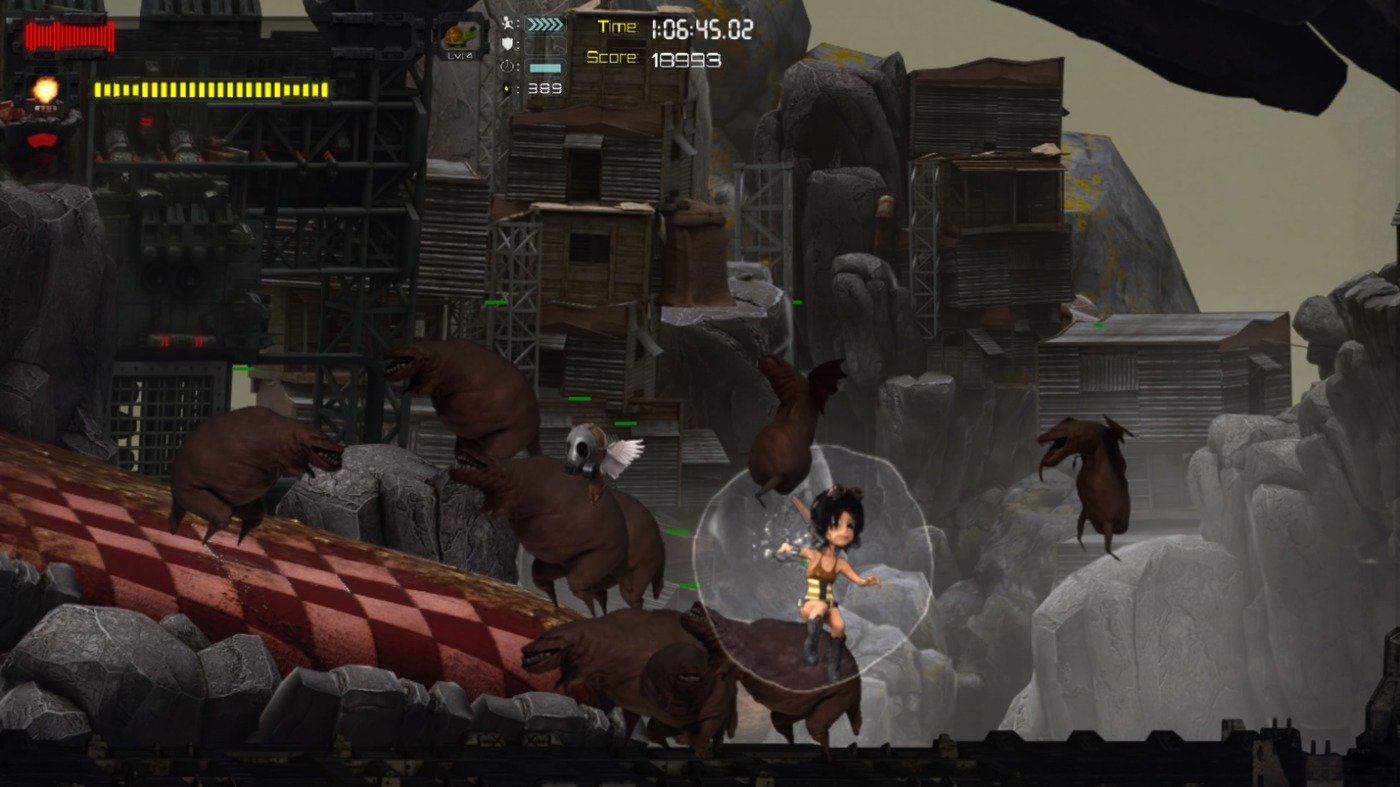Image resolution: width=1400 pixels, height=787 pixels.
Task: Click the seed counter showing 389
Action: click(544, 89)
